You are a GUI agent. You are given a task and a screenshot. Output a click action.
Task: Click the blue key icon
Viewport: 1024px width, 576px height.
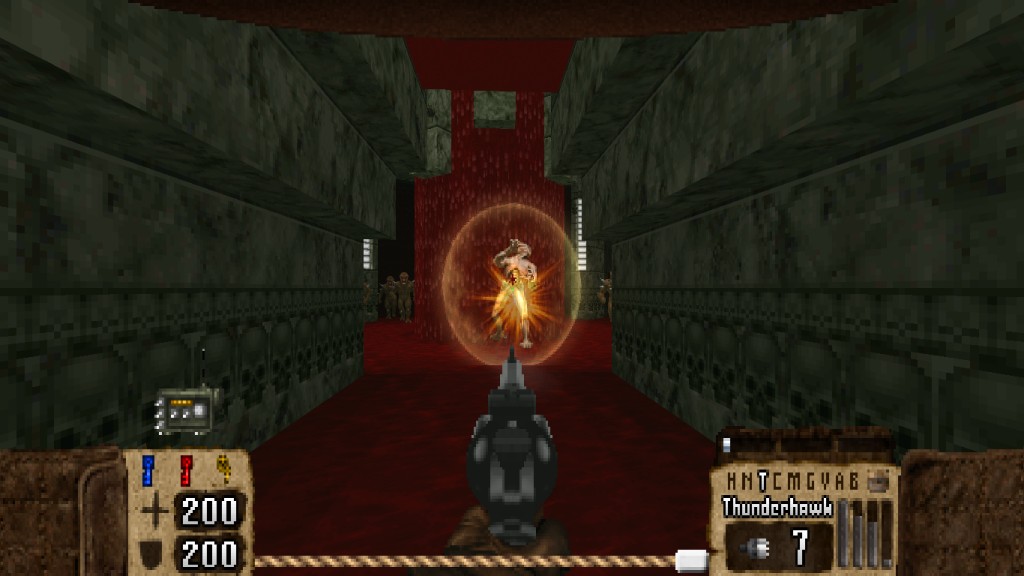[150, 470]
